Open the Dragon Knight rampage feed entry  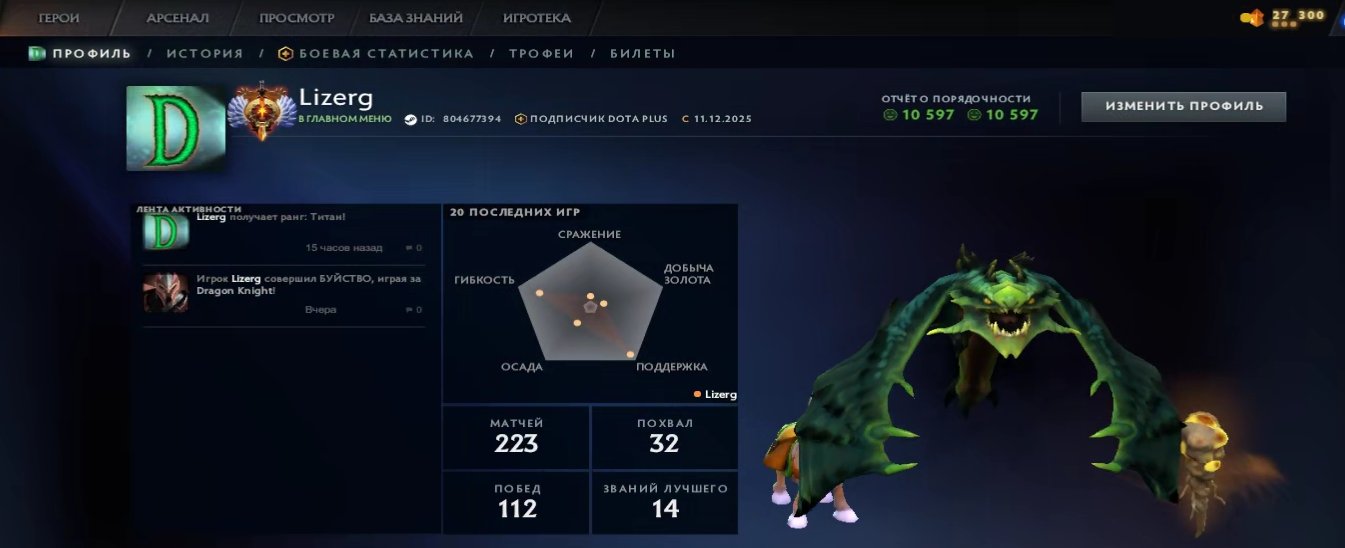[284, 294]
